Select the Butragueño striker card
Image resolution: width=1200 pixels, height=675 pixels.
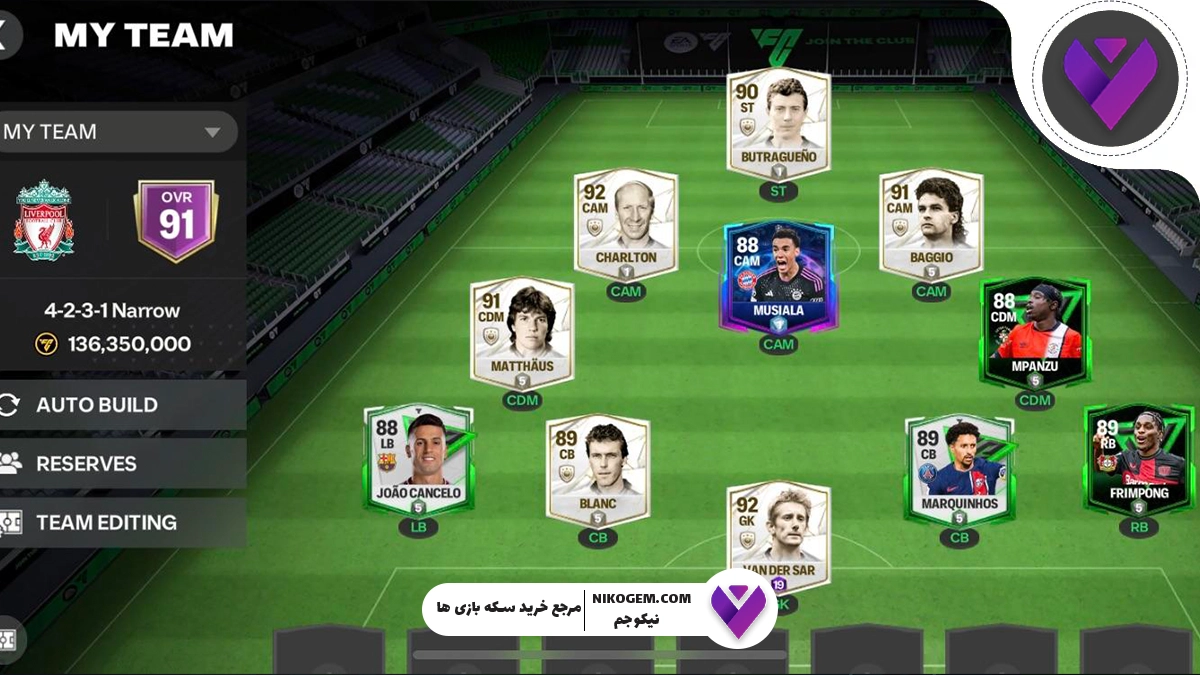coord(778,125)
